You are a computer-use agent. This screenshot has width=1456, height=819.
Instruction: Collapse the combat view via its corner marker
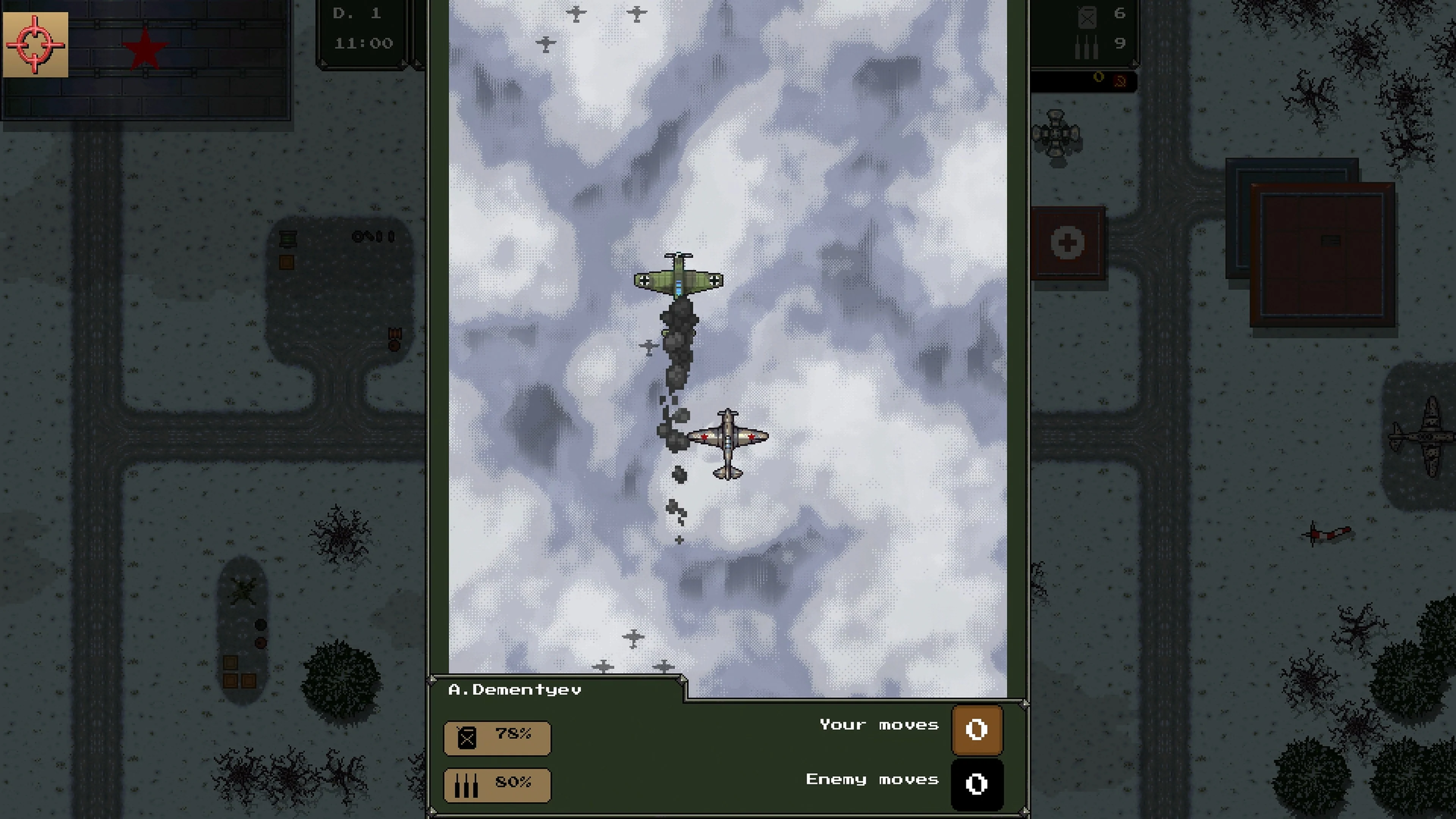coord(1025,704)
